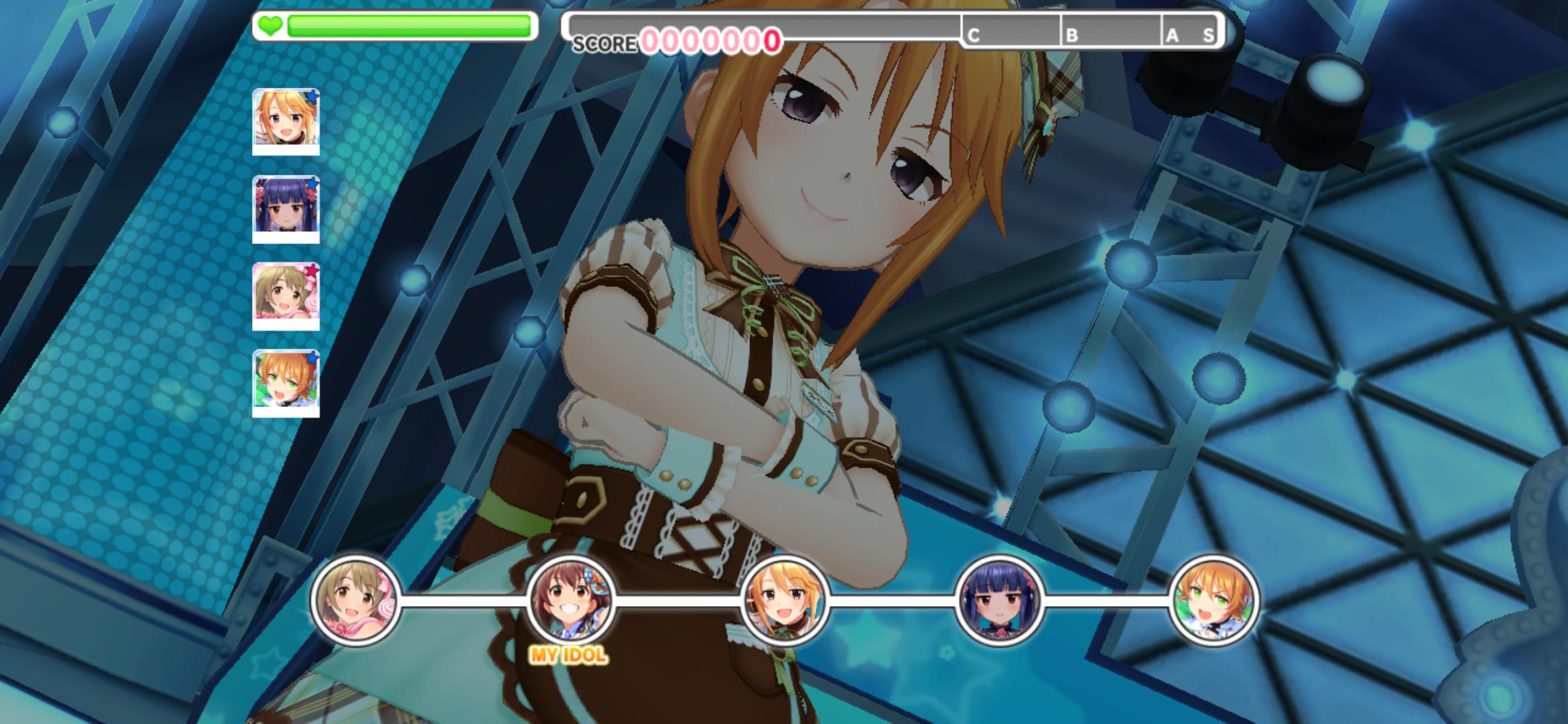Hit the center blonde idol tap circle
Screen dimensions: 1568x724
pyautogui.click(x=785, y=601)
